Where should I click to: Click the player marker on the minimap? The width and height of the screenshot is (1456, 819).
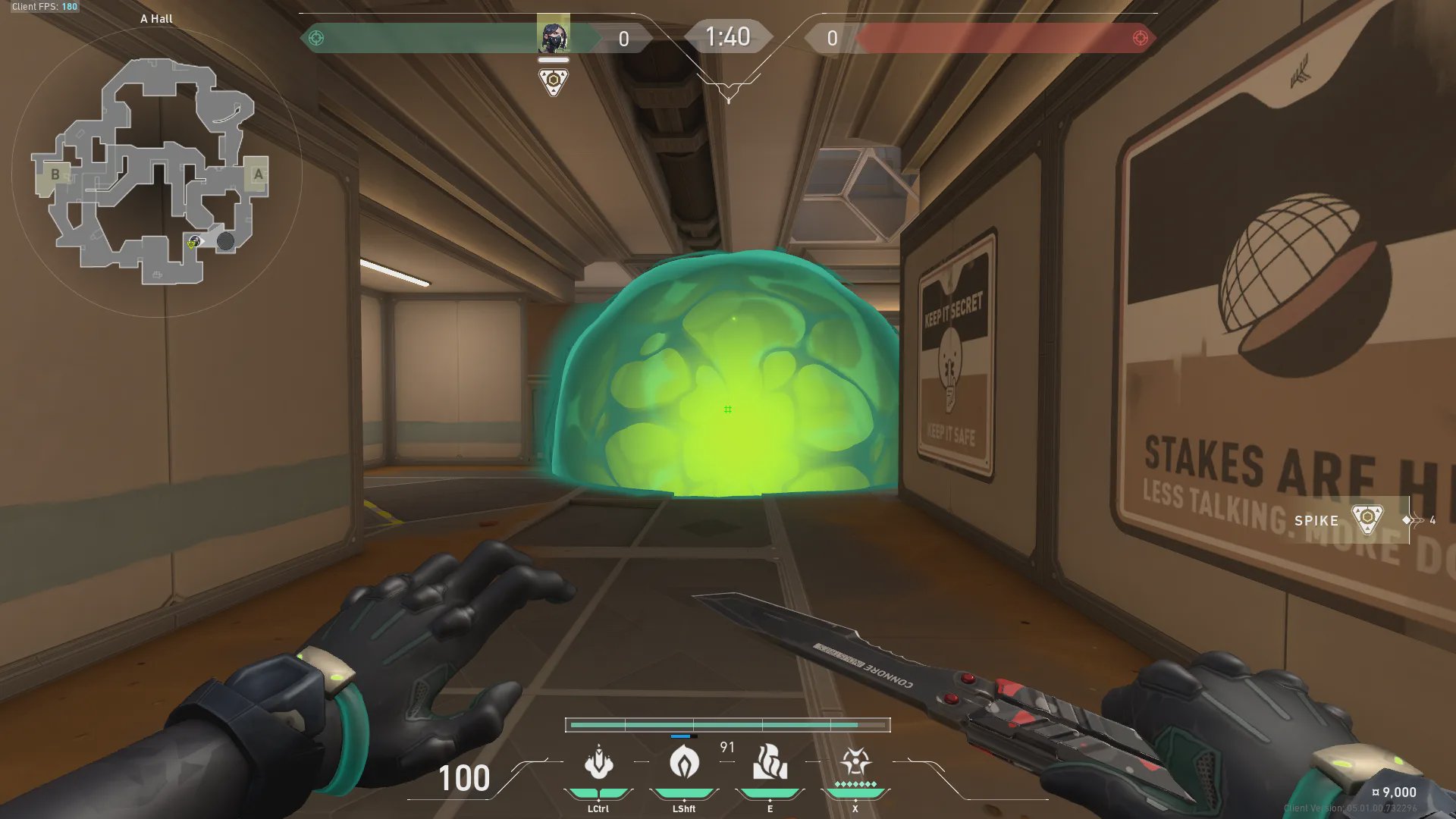[195, 242]
